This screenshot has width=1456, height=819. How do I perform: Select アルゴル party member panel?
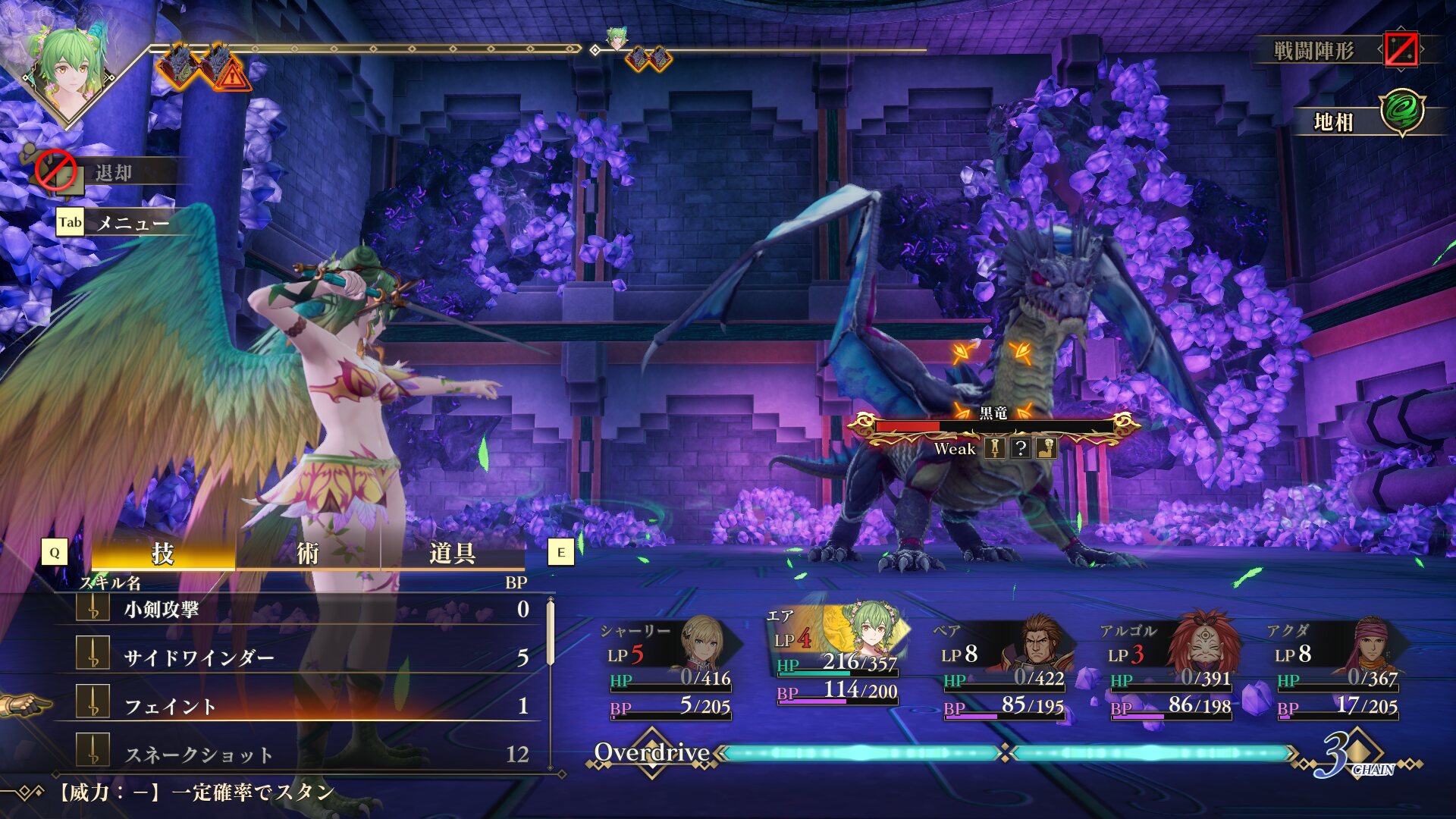coord(1169,667)
